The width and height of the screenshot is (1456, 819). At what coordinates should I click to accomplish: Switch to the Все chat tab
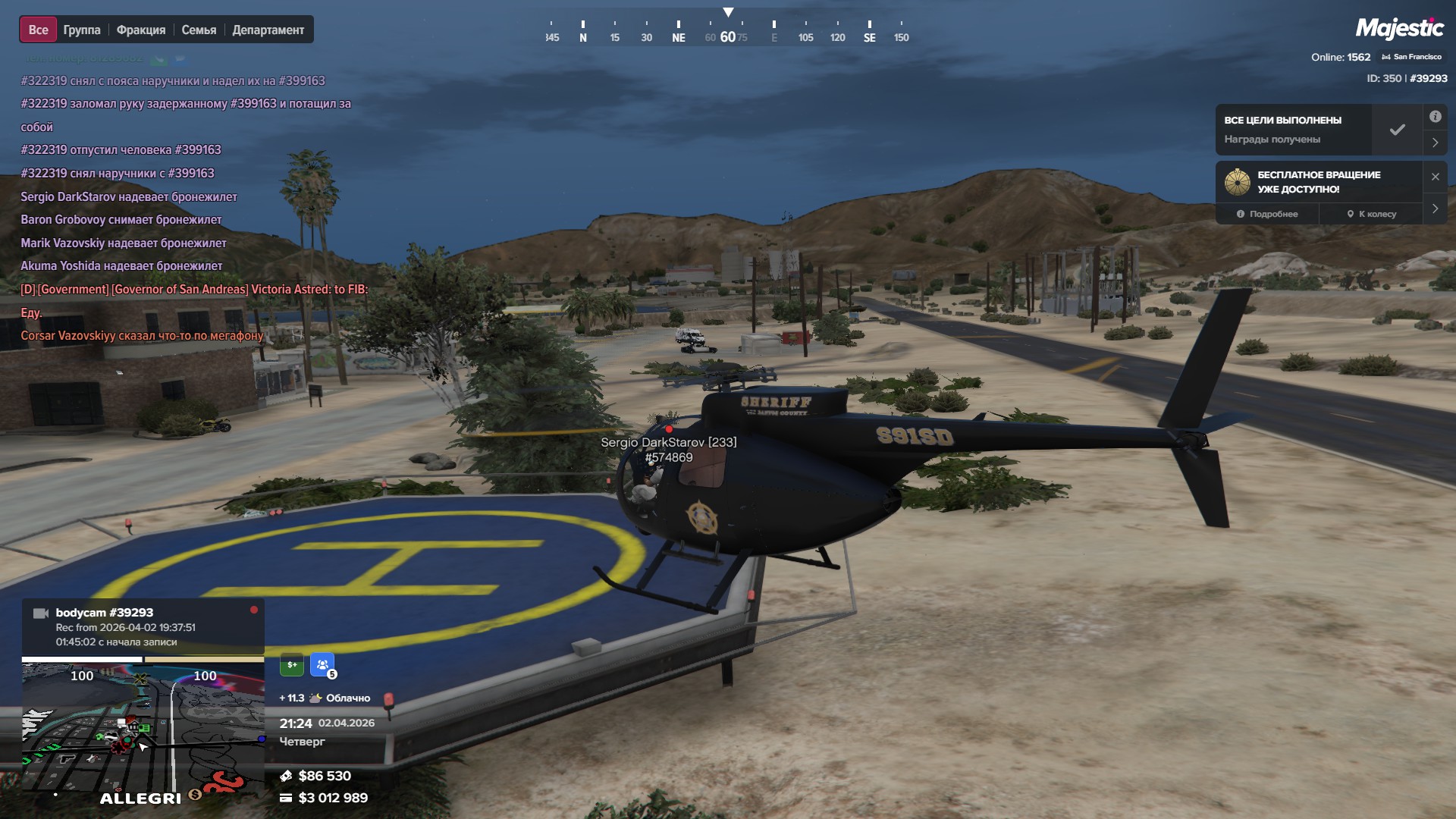tap(38, 30)
